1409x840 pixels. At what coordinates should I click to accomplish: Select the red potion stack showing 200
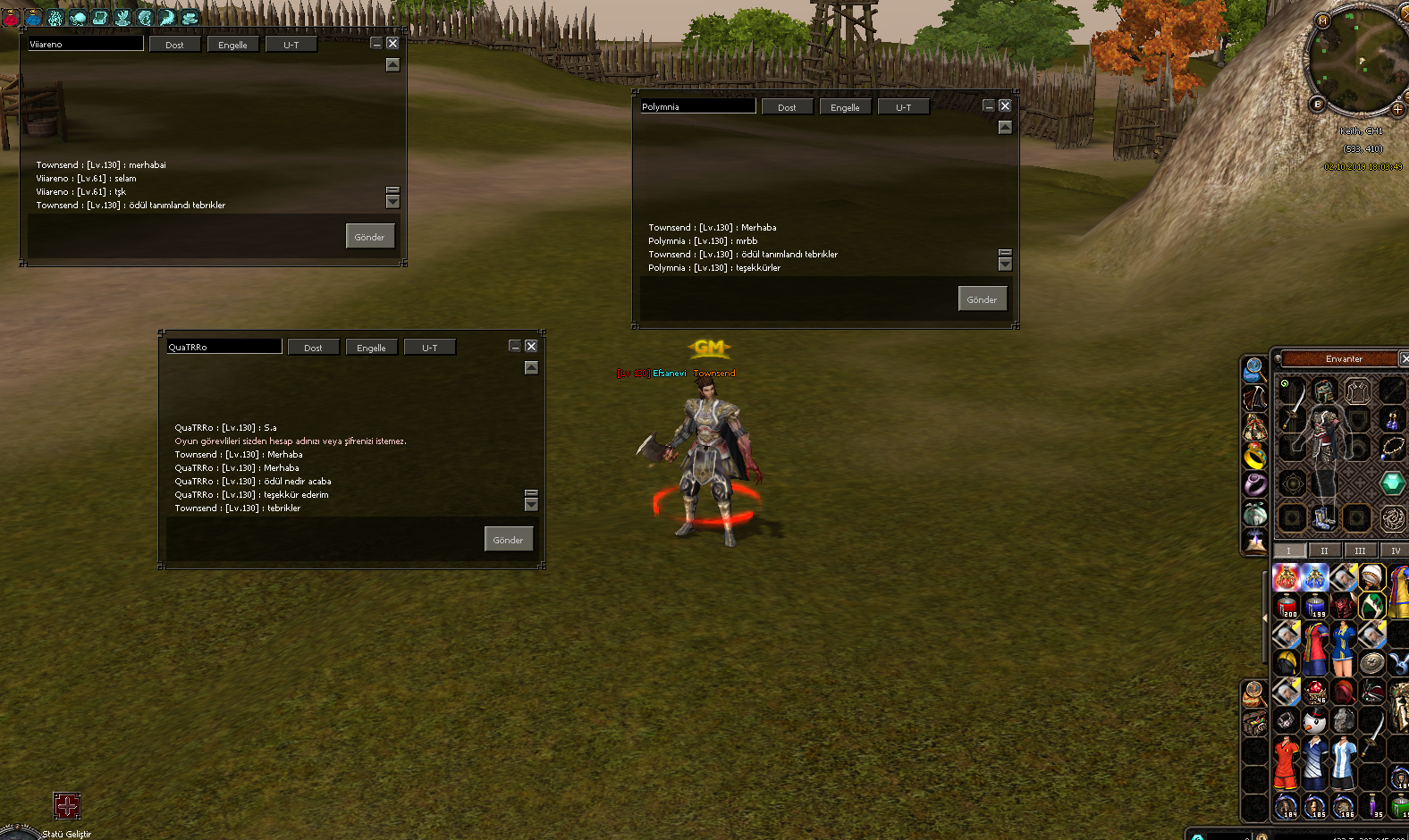pyautogui.click(x=1287, y=606)
